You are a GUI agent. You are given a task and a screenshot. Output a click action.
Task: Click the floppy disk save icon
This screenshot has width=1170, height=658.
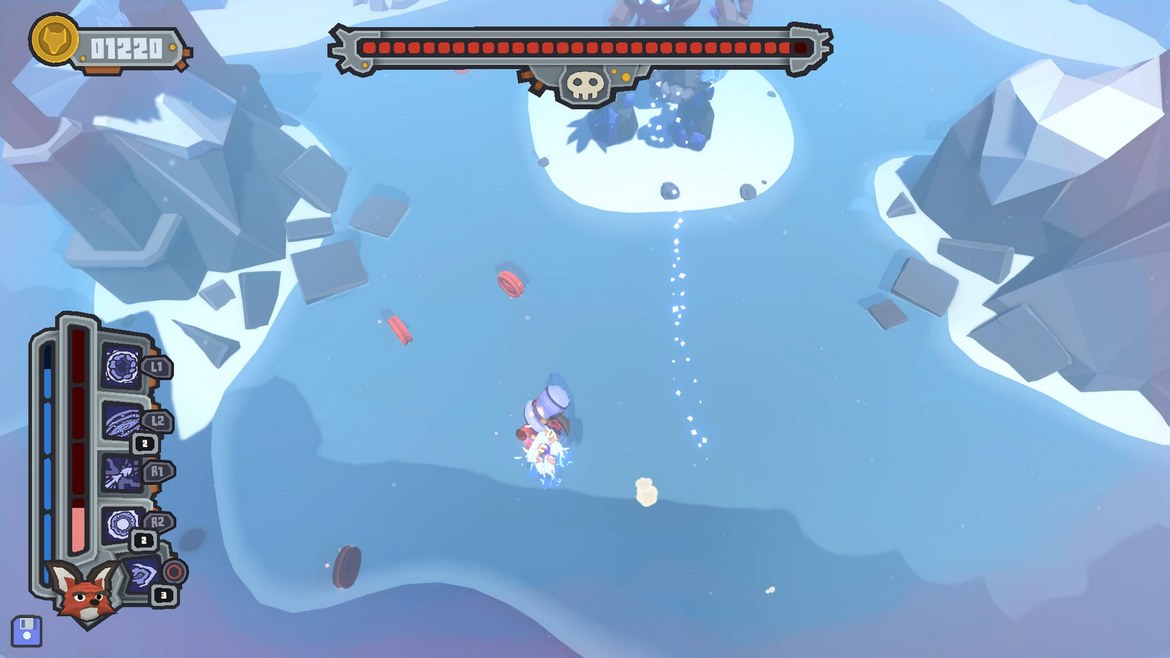(x=26, y=631)
